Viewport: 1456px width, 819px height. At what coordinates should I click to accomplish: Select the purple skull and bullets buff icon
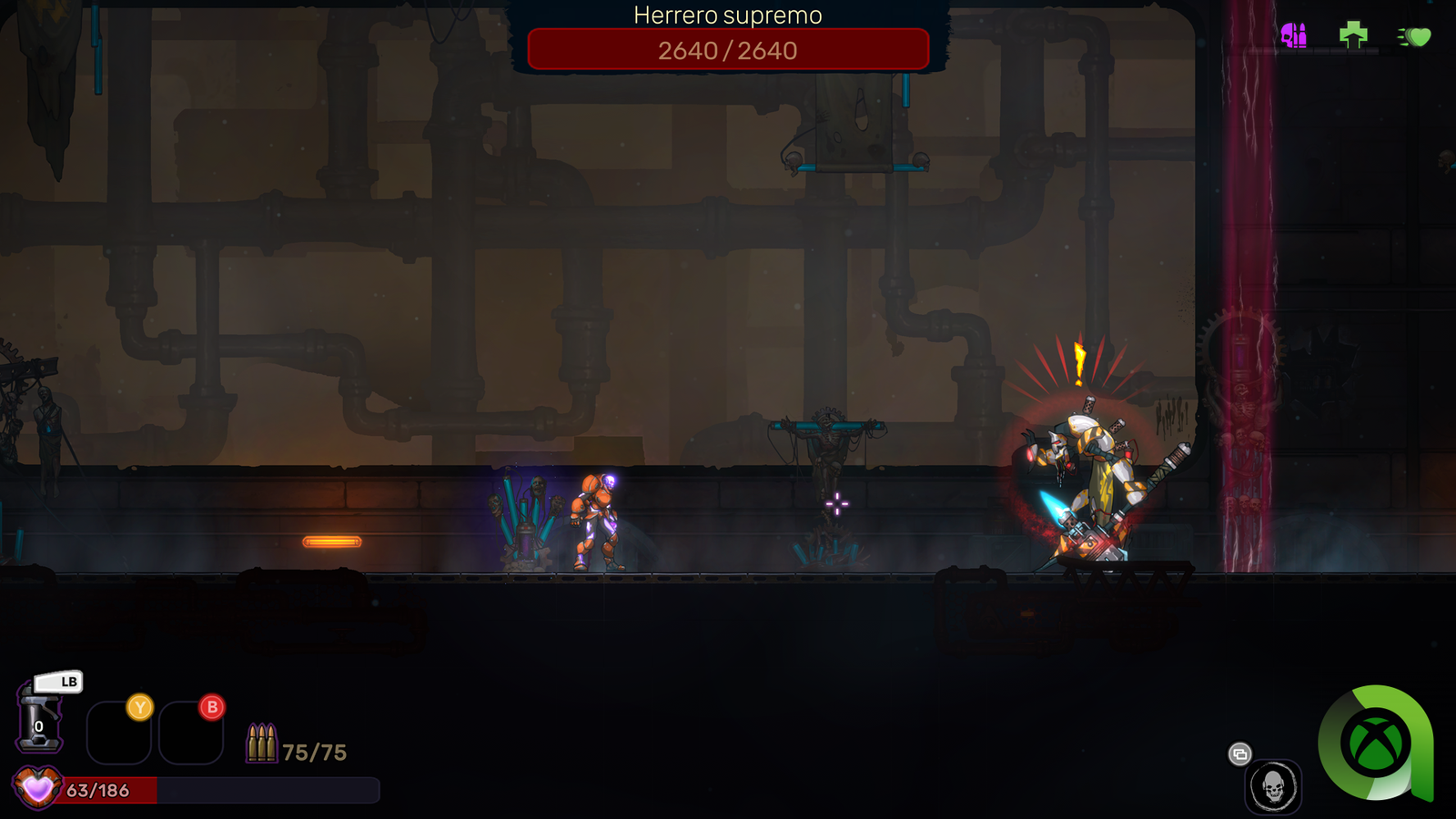1293,35
